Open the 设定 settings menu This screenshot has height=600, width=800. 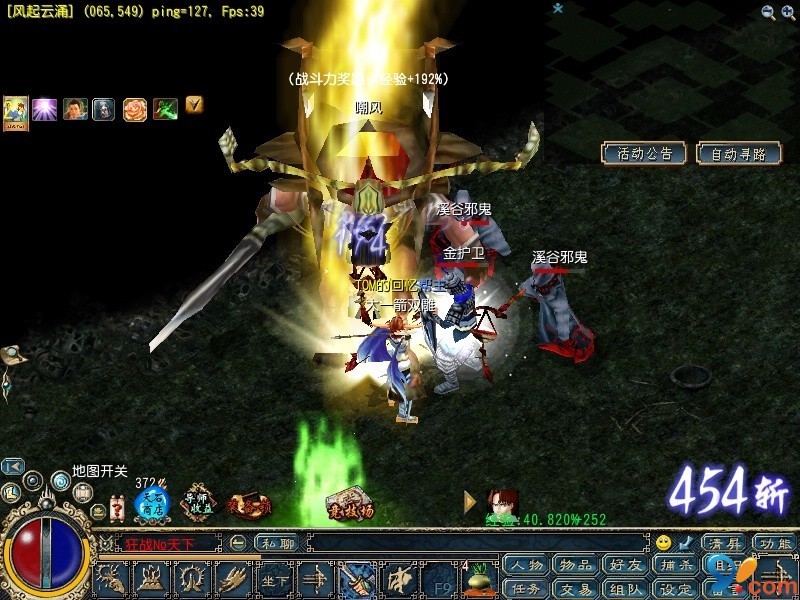click(676, 589)
